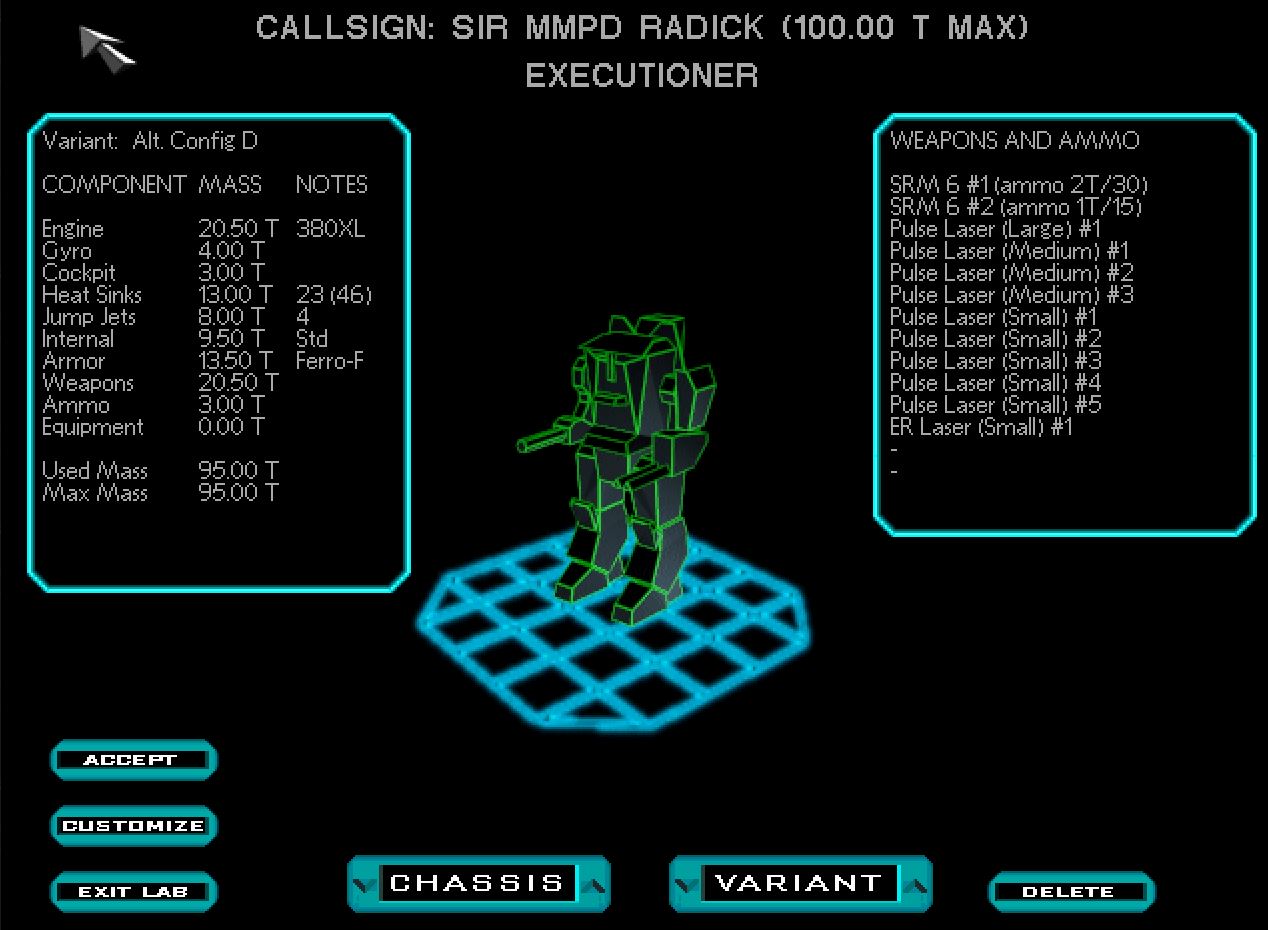Open the Customize mech screen
1268x930 pixels.
pyautogui.click(x=132, y=826)
